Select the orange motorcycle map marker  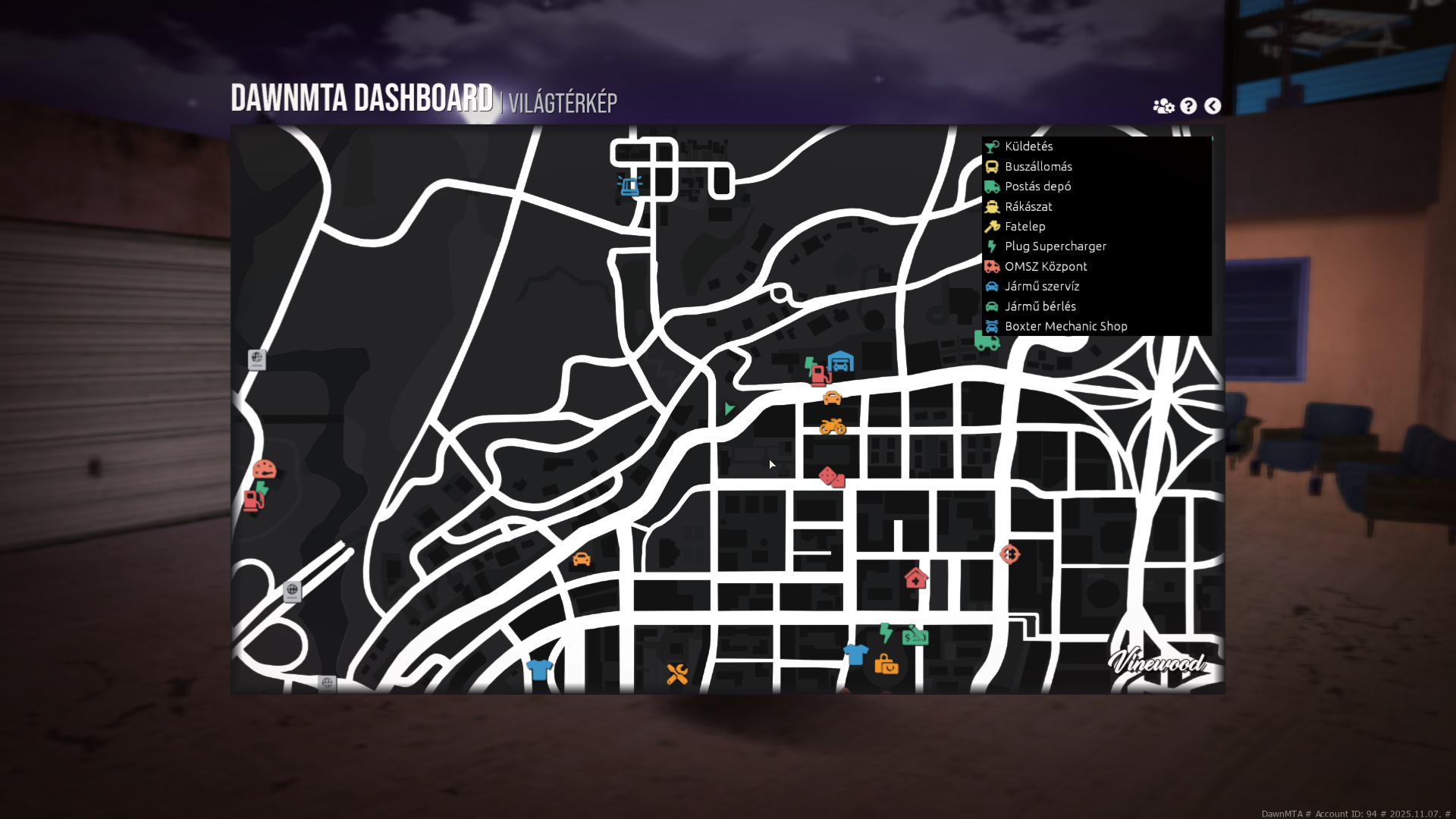[x=832, y=427]
